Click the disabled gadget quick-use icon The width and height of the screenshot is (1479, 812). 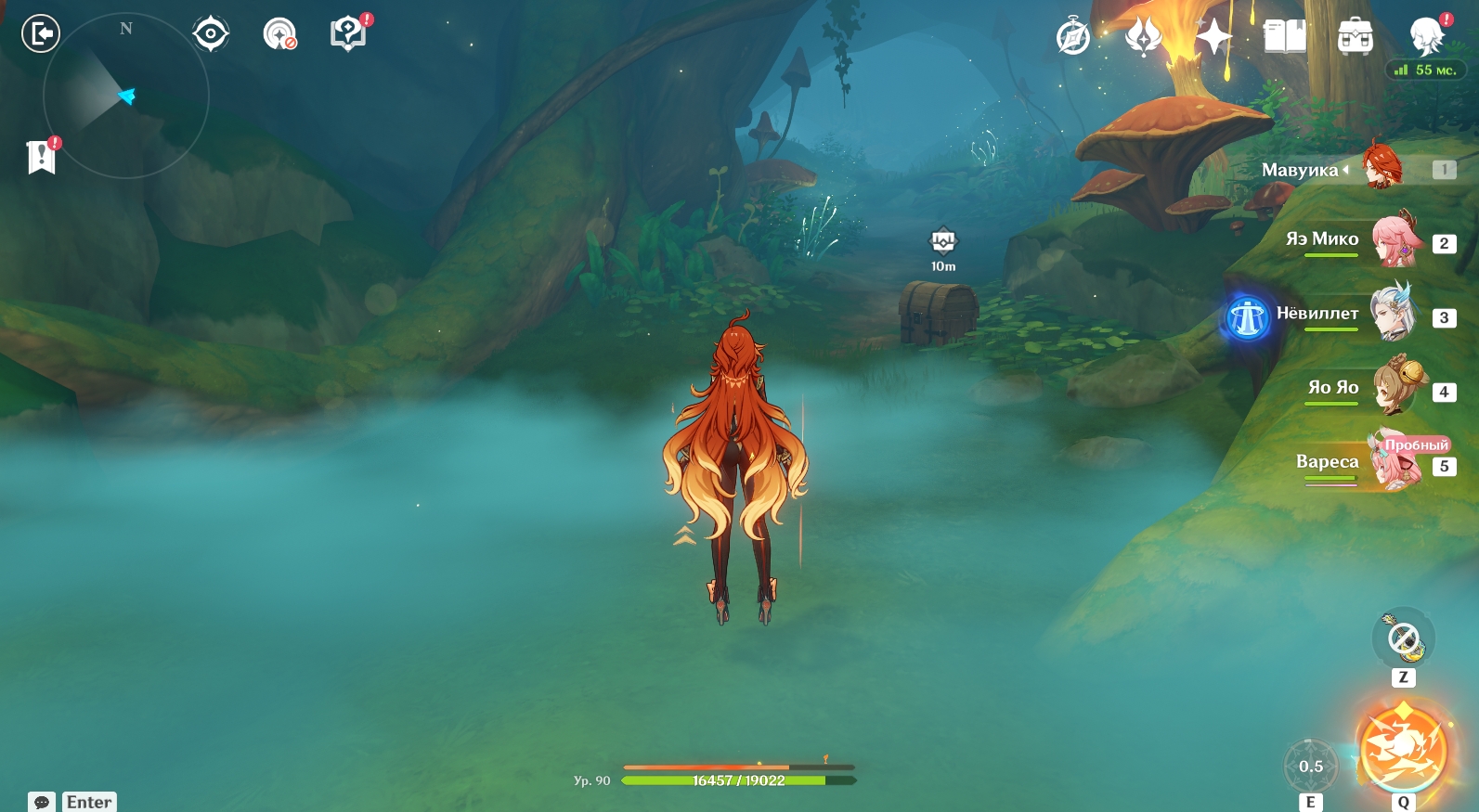[x=1403, y=638]
